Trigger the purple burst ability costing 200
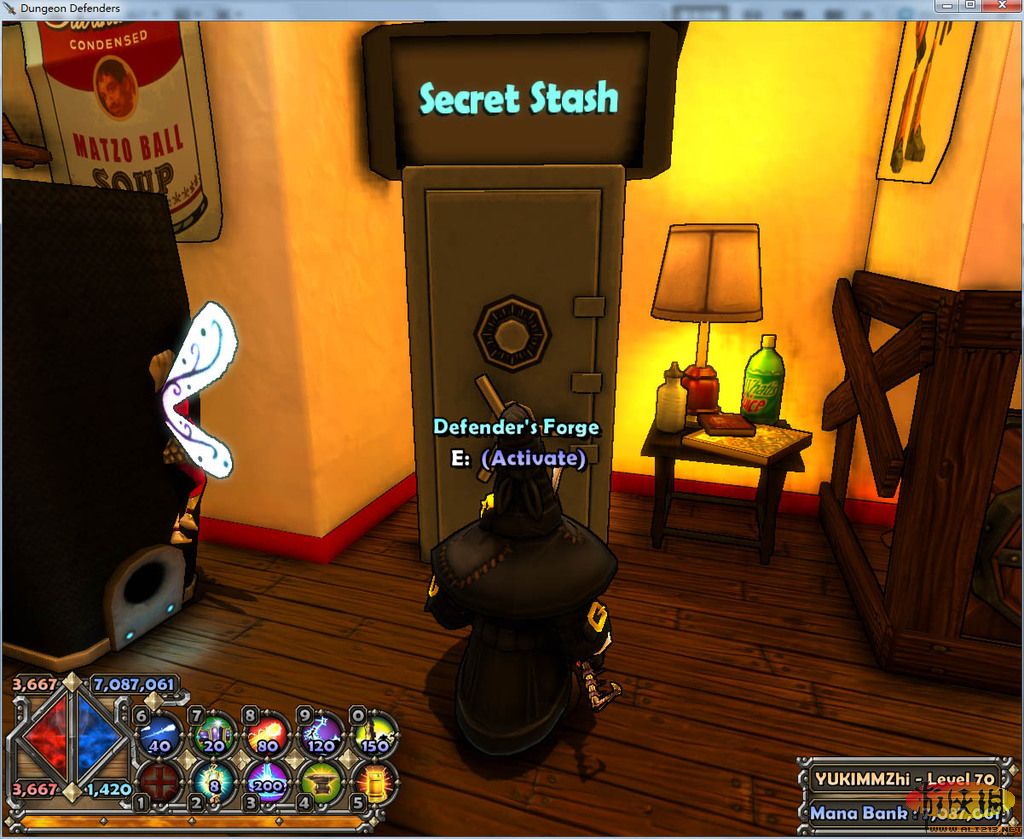This screenshot has width=1024, height=839. click(267, 781)
